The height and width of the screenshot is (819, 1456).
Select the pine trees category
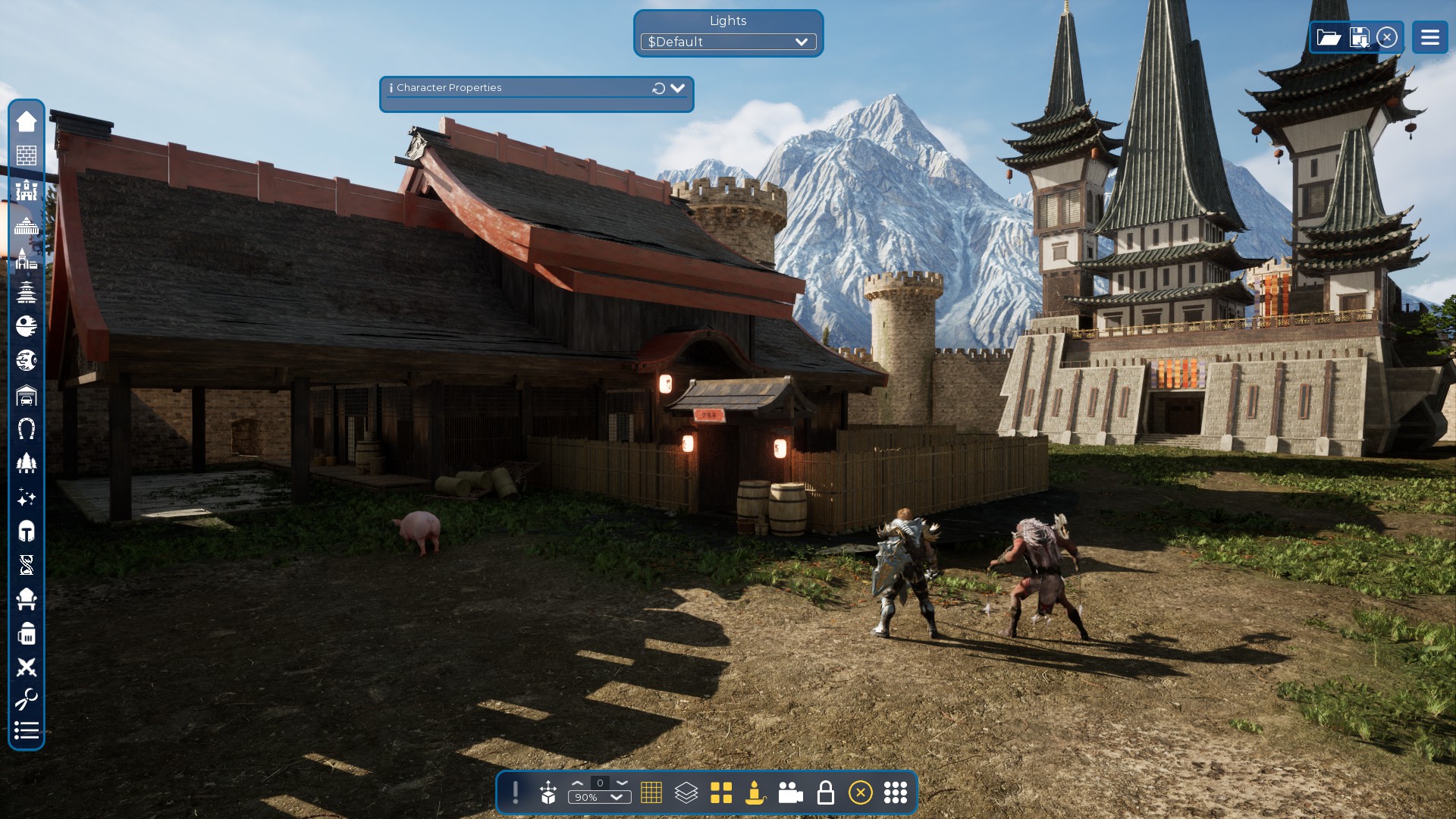pos(27,463)
